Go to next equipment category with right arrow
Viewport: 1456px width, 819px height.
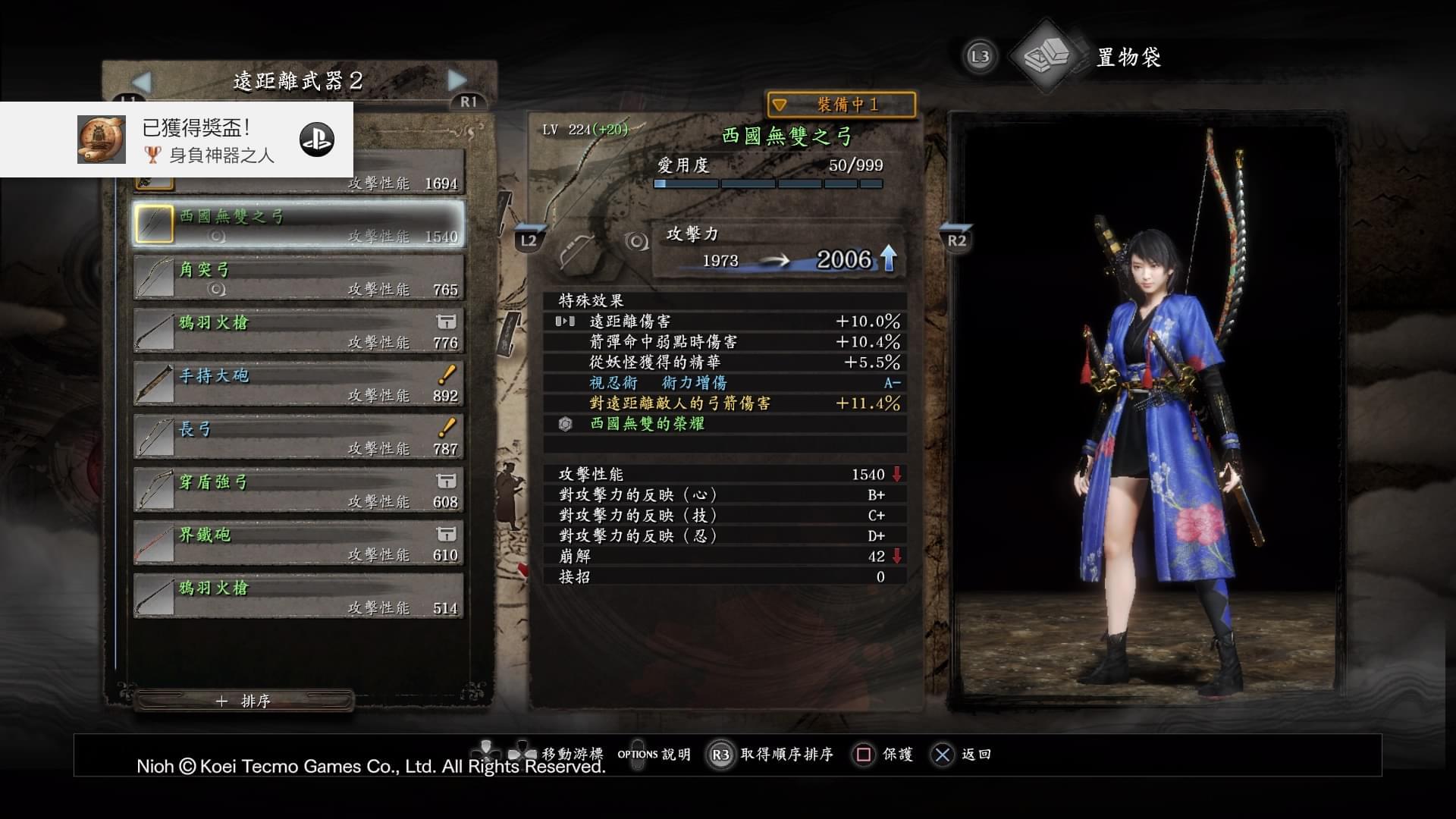pyautogui.click(x=457, y=80)
